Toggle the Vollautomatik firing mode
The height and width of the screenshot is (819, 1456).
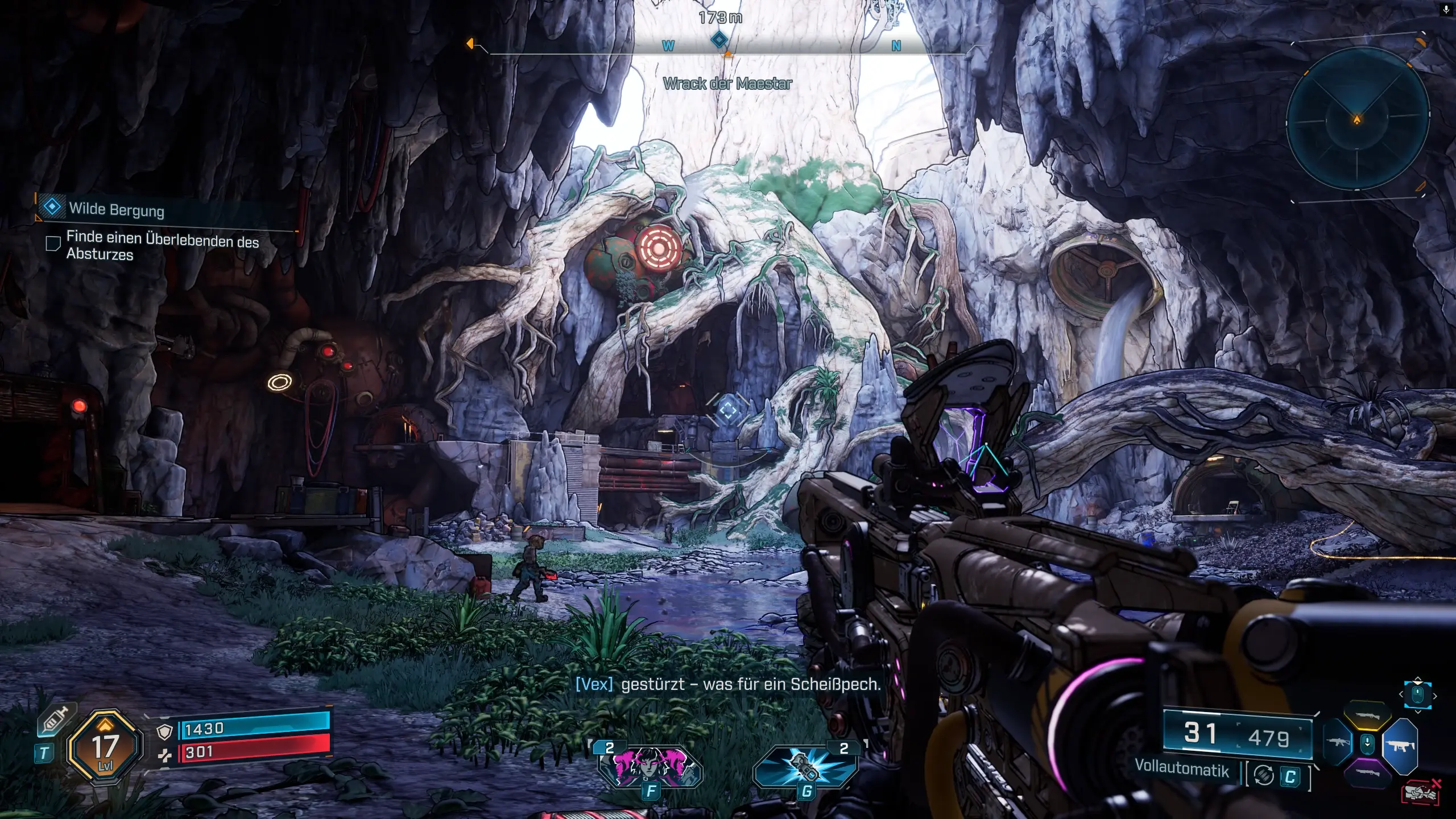tap(1182, 767)
